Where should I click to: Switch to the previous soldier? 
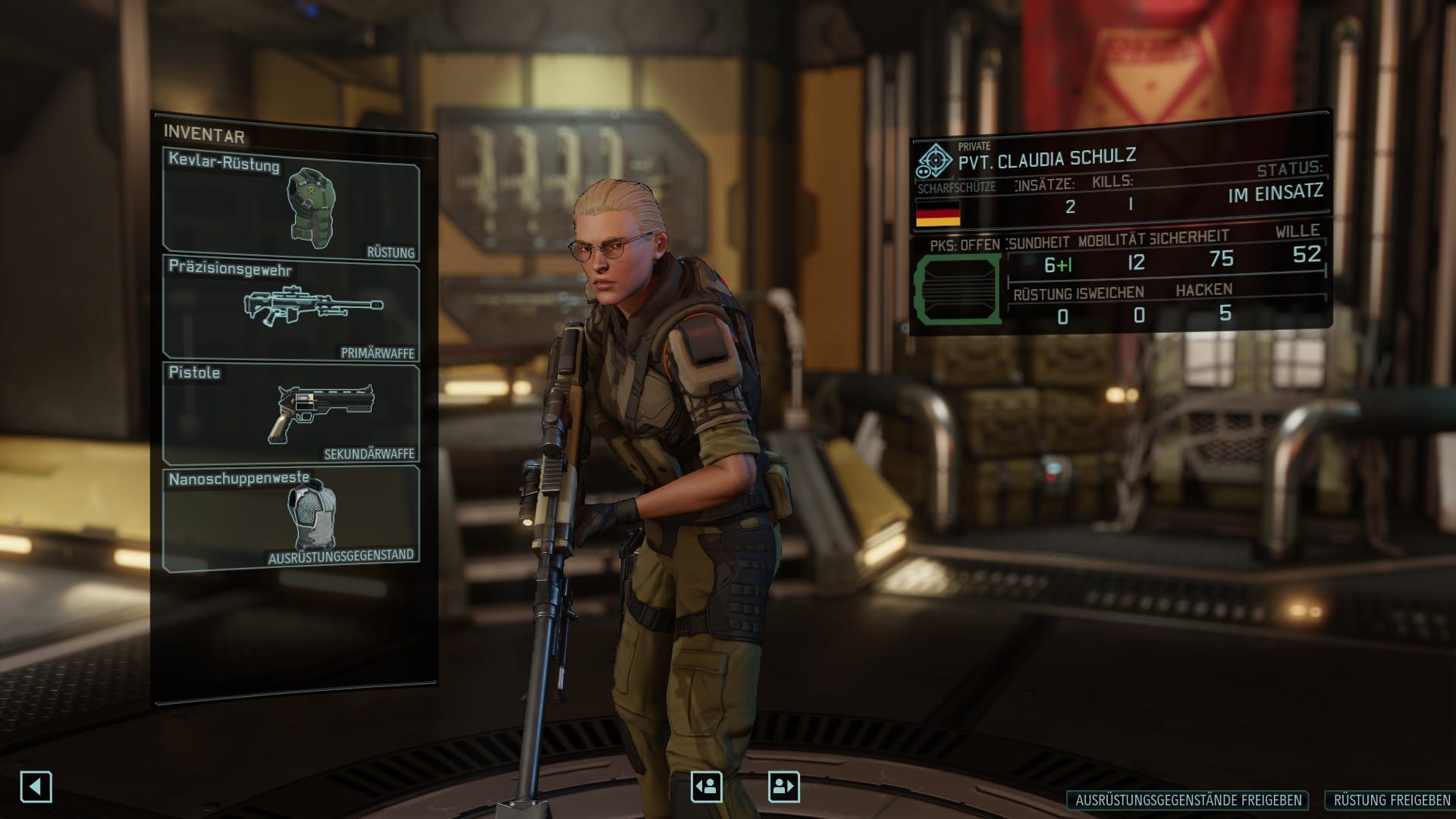pyautogui.click(x=706, y=786)
